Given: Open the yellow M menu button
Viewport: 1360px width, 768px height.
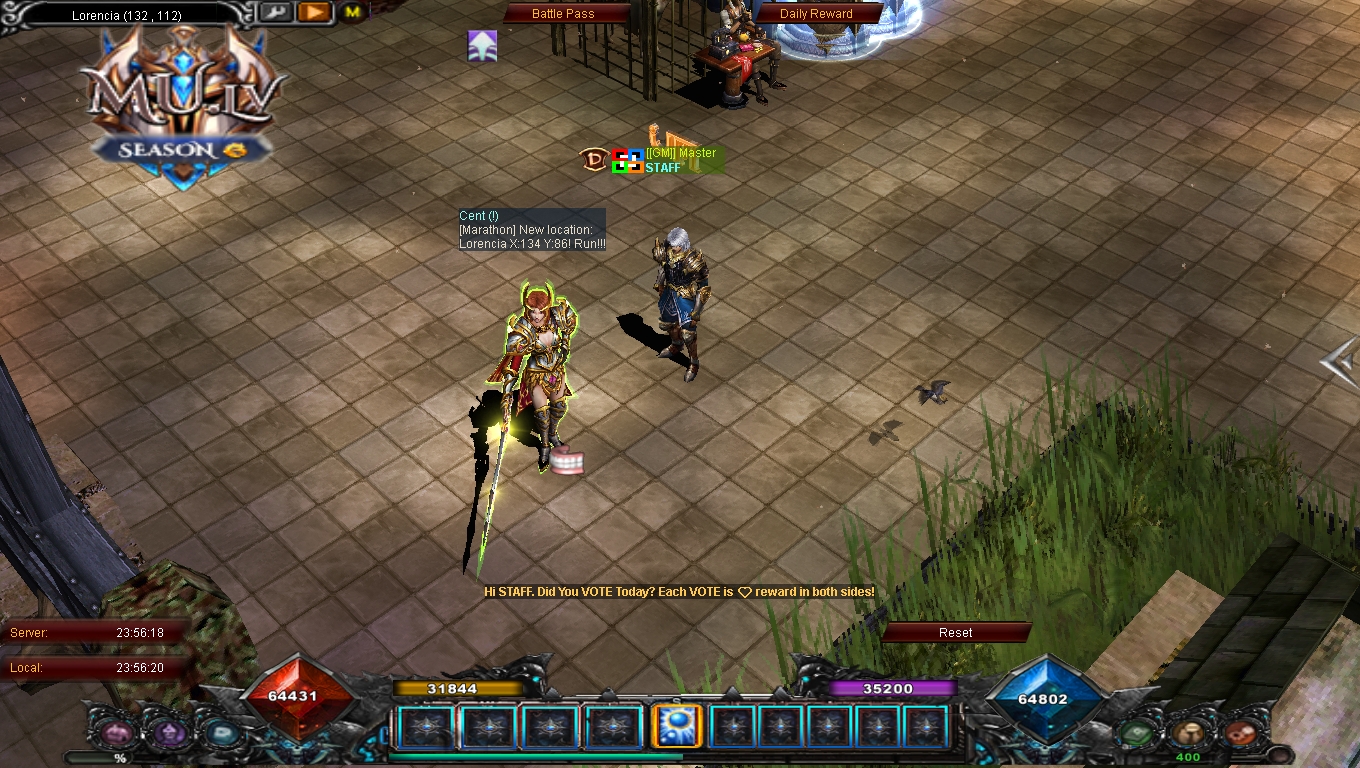Looking at the screenshot, I should click(352, 12).
